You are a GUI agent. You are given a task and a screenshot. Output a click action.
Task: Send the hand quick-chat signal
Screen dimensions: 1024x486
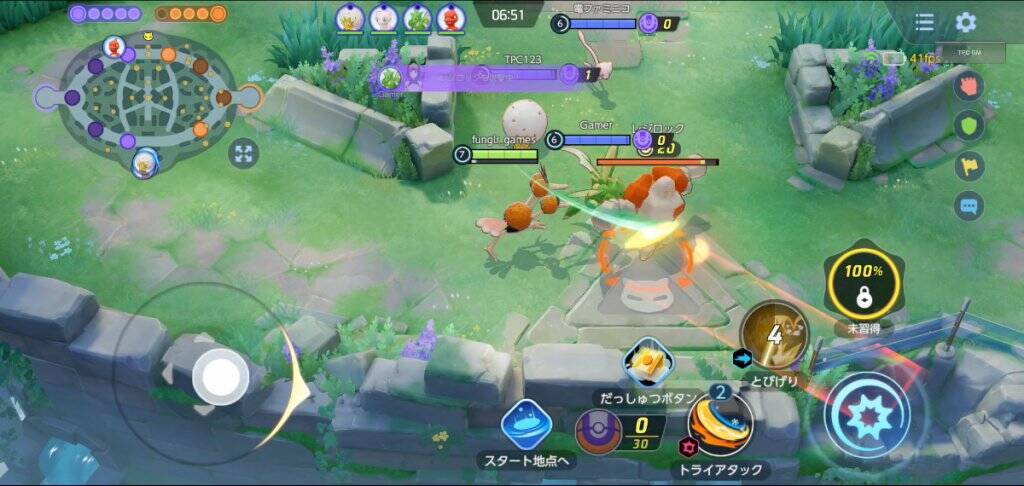pos(969,85)
